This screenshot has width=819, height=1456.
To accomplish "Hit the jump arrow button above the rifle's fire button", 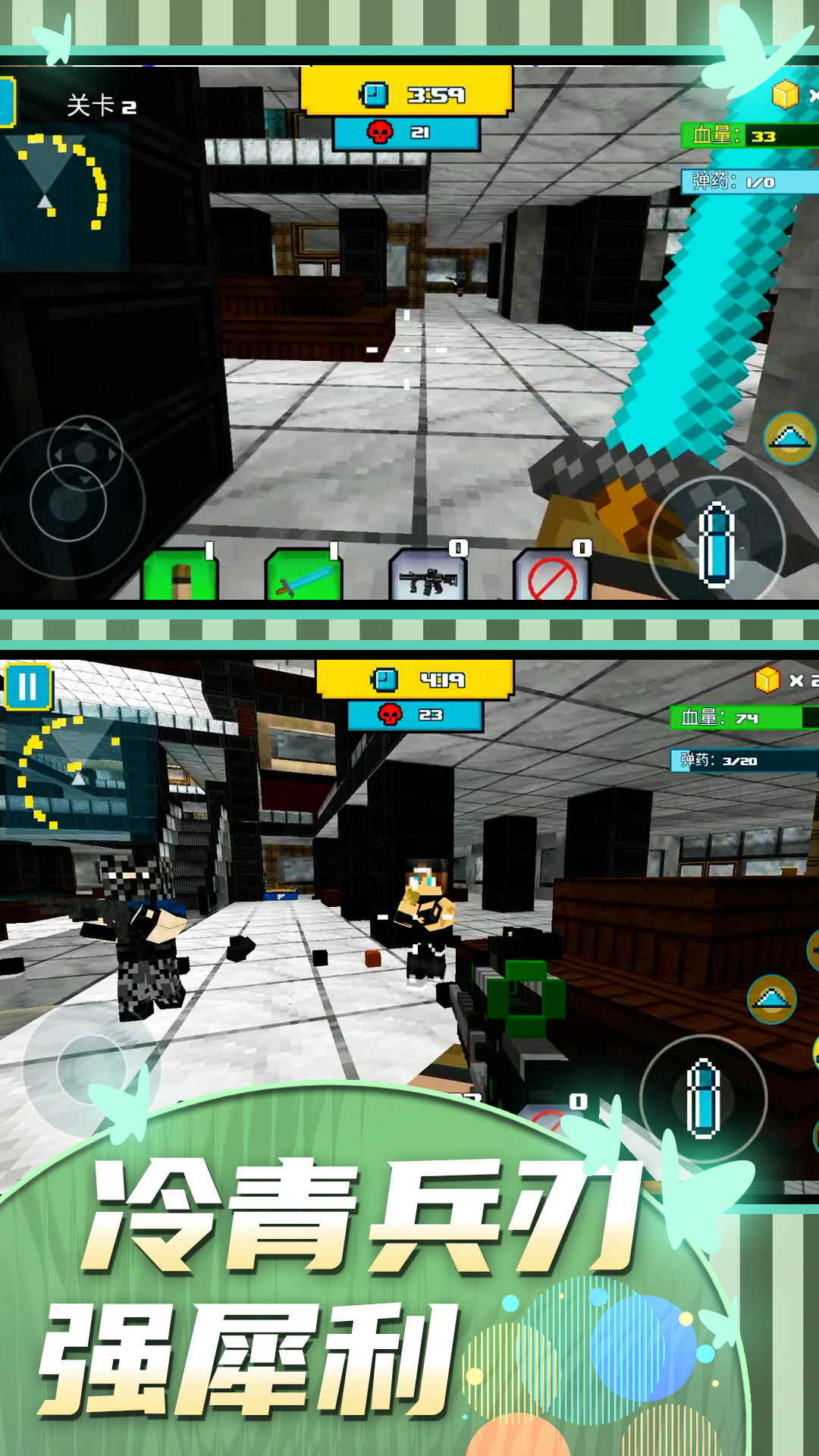I will point(772,999).
